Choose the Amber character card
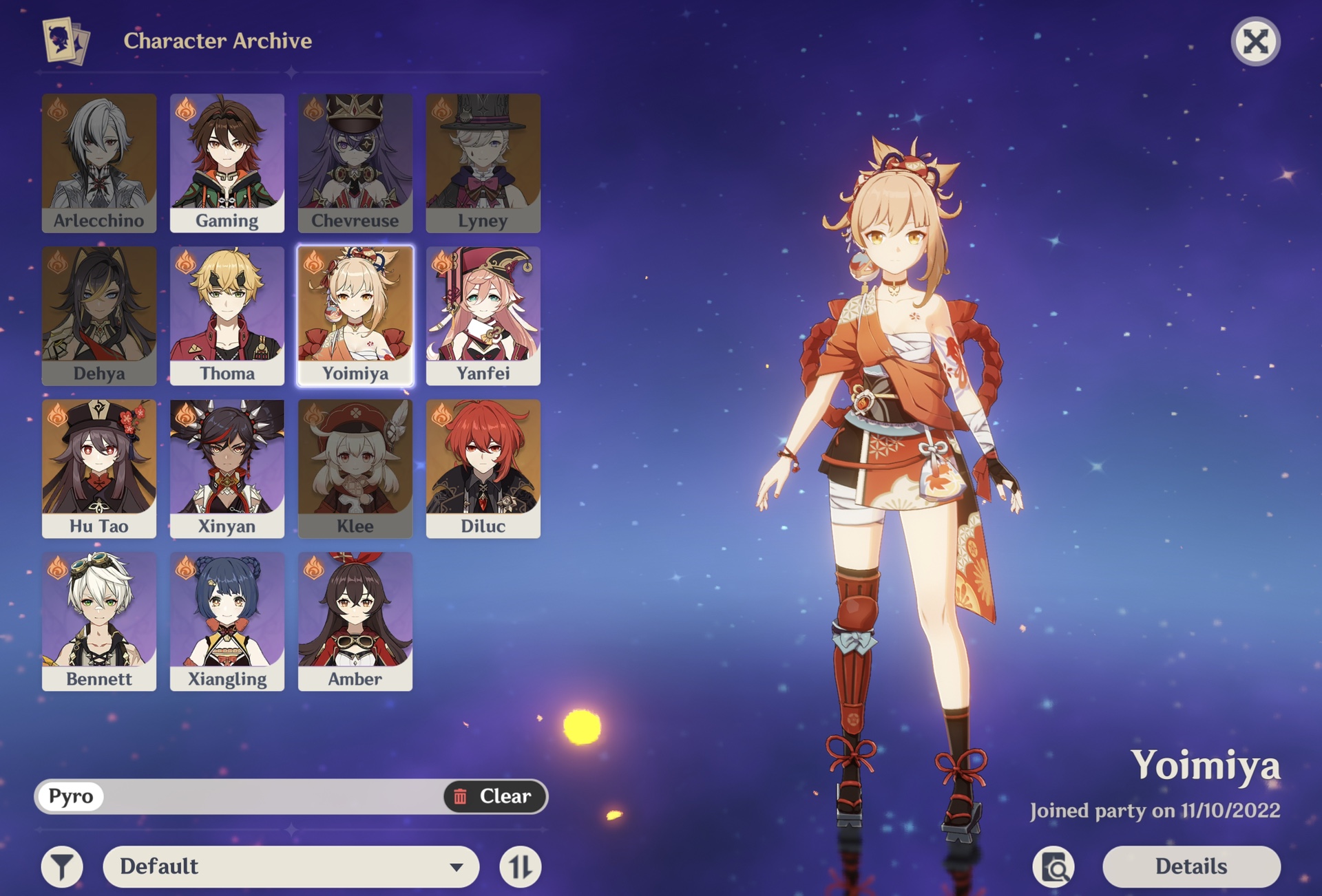 (x=355, y=621)
